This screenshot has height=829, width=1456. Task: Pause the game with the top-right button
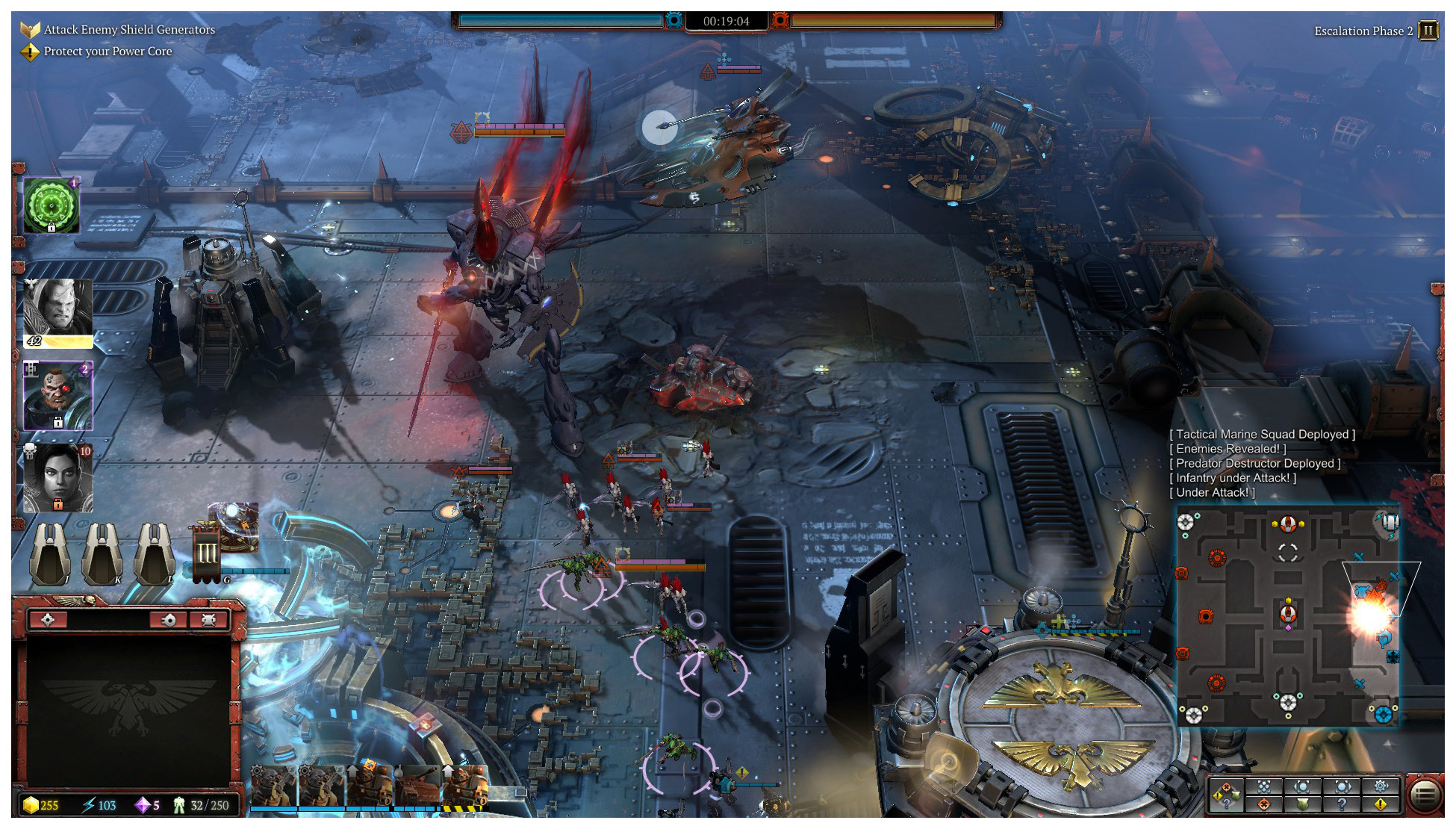pyautogui.click(x=1427, y=31)
